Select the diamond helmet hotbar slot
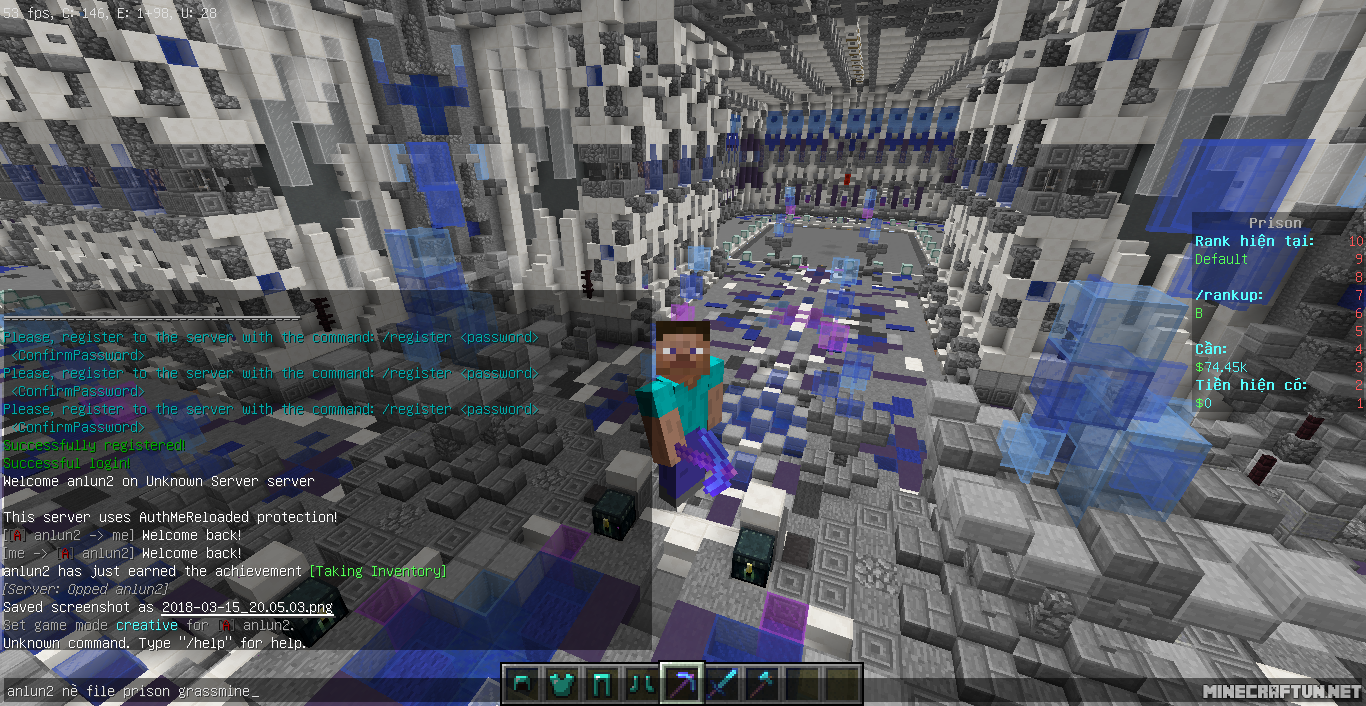 (x=521, y=683)
